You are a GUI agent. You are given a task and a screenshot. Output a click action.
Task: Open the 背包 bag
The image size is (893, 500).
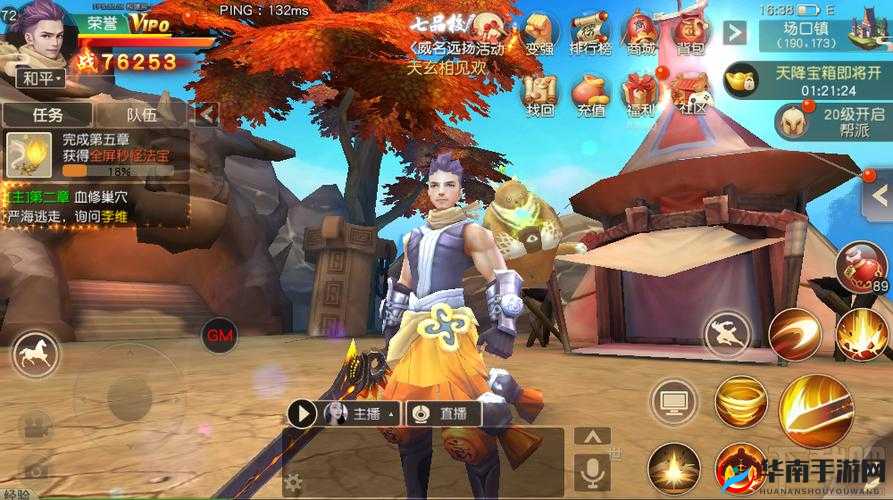click(689, 33)
